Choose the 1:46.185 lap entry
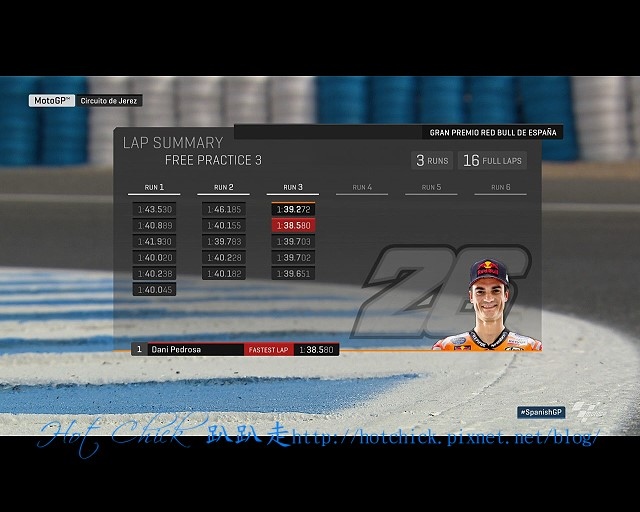 (223, 210)
